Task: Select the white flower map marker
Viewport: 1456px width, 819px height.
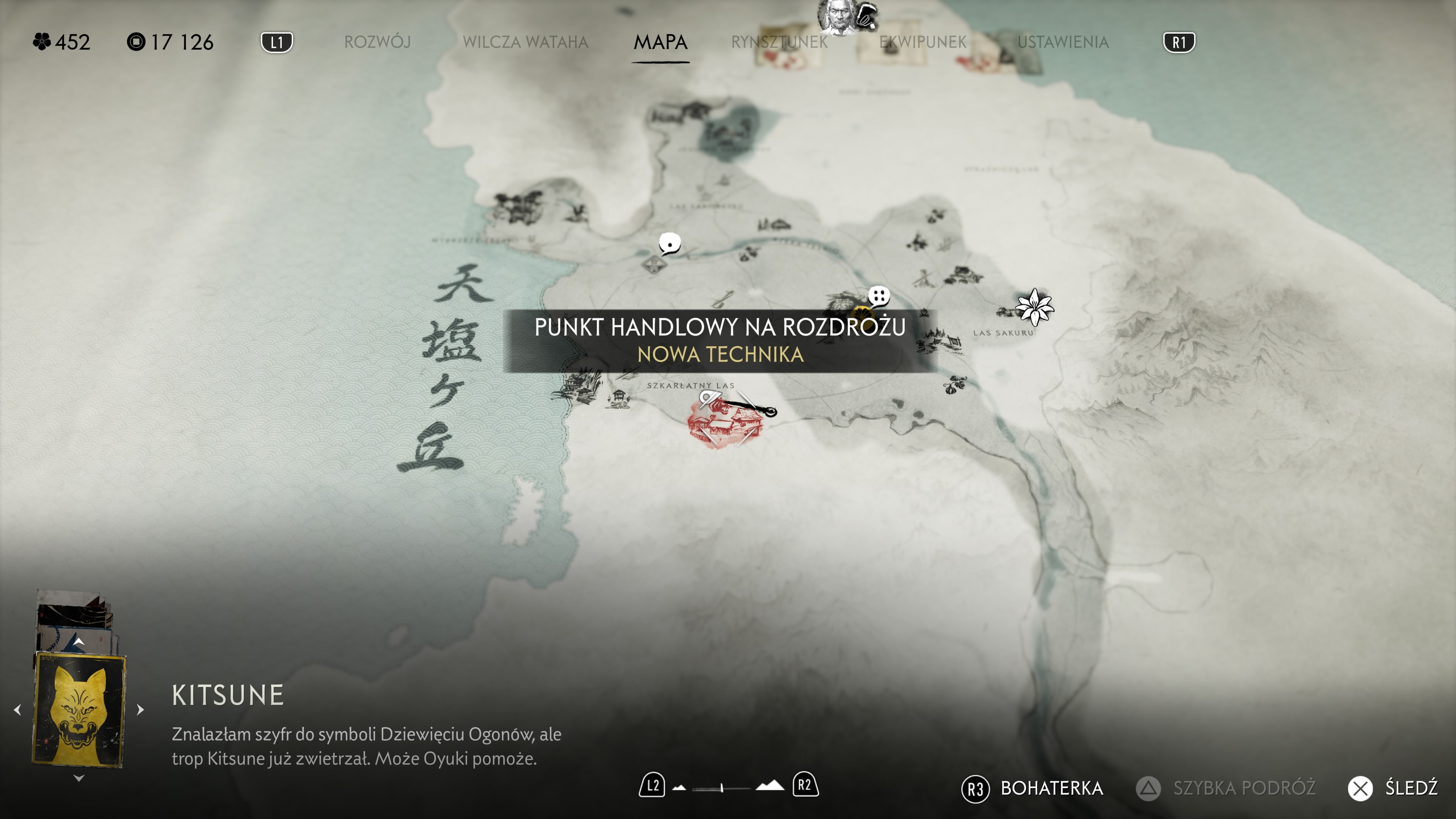Action: pyautogui.click(x=1034, y=307)
